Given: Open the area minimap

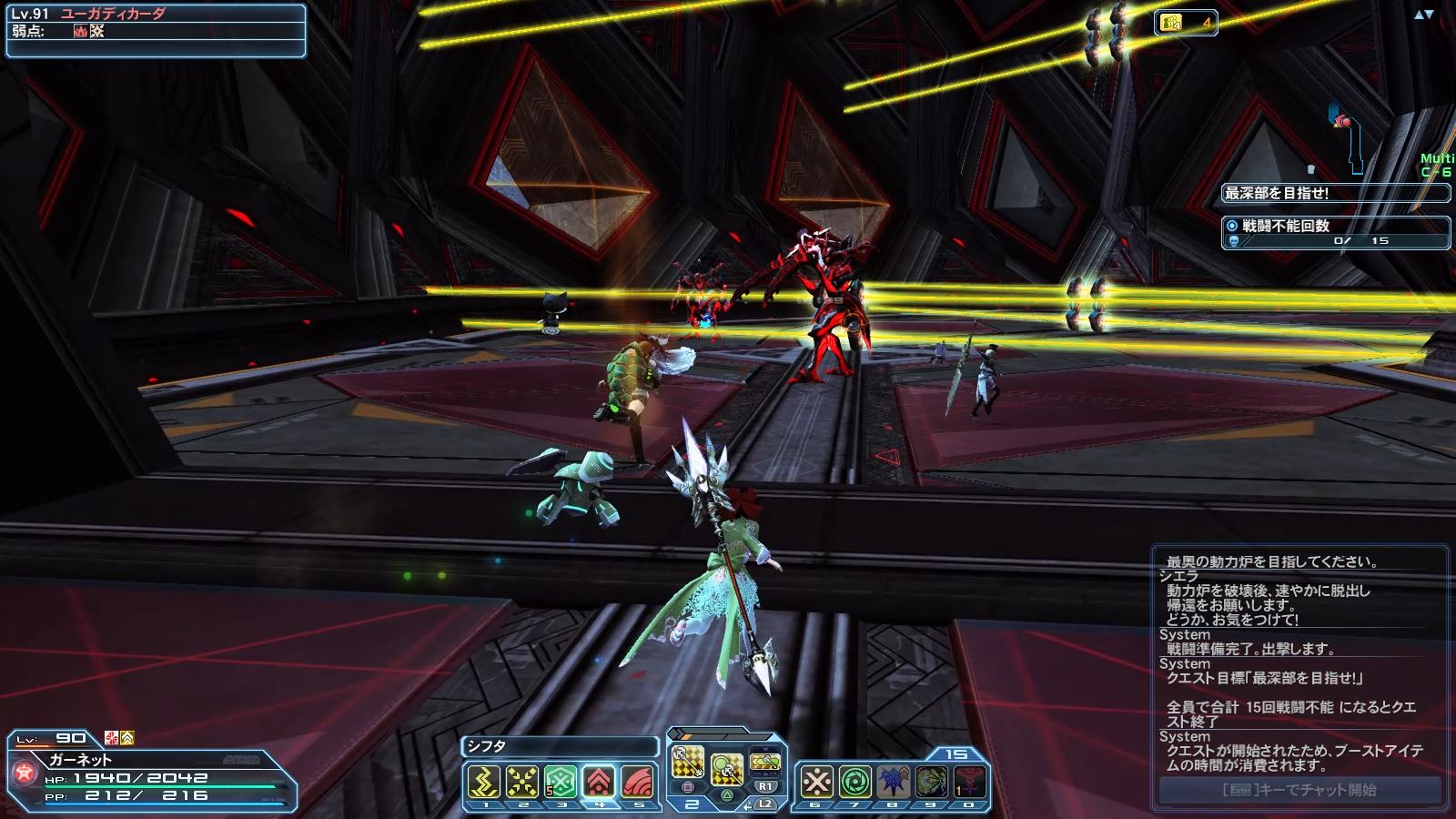Looking at the screenshot, I should 1349,136.
